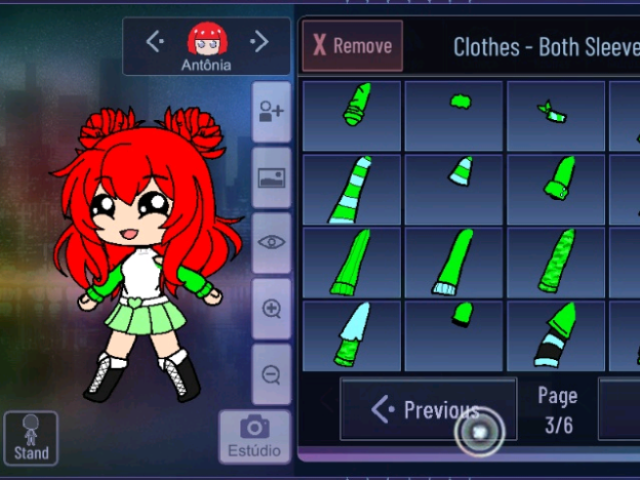Go to the Previous page
The image size is (640, 480).
427,410
